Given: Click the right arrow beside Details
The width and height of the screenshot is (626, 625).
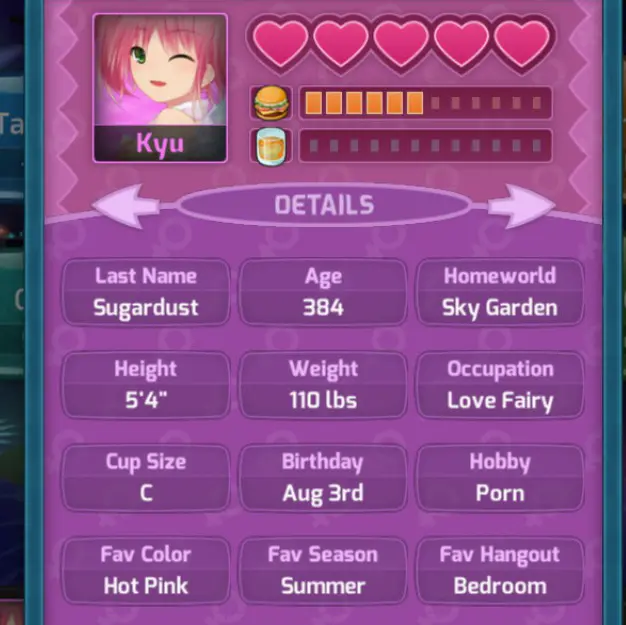Looking at the screenshot, I should click(520, 206).
